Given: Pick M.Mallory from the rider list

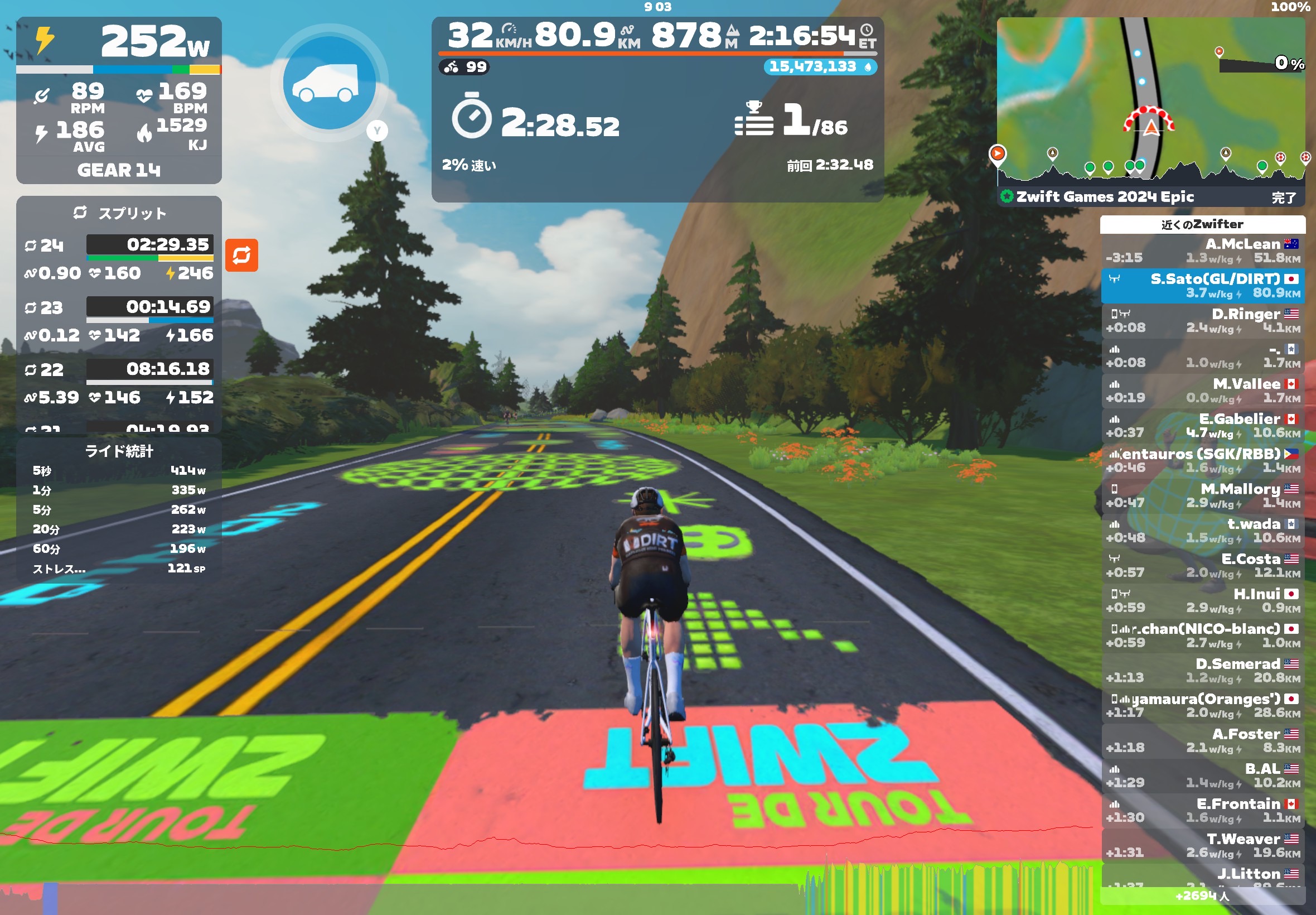Looking at the screenshot, I should 1202,496.
